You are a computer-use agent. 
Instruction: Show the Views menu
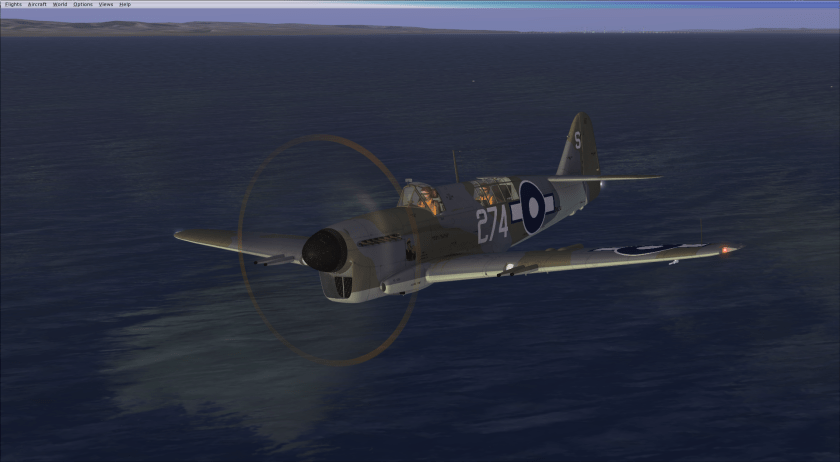[106, 4]
